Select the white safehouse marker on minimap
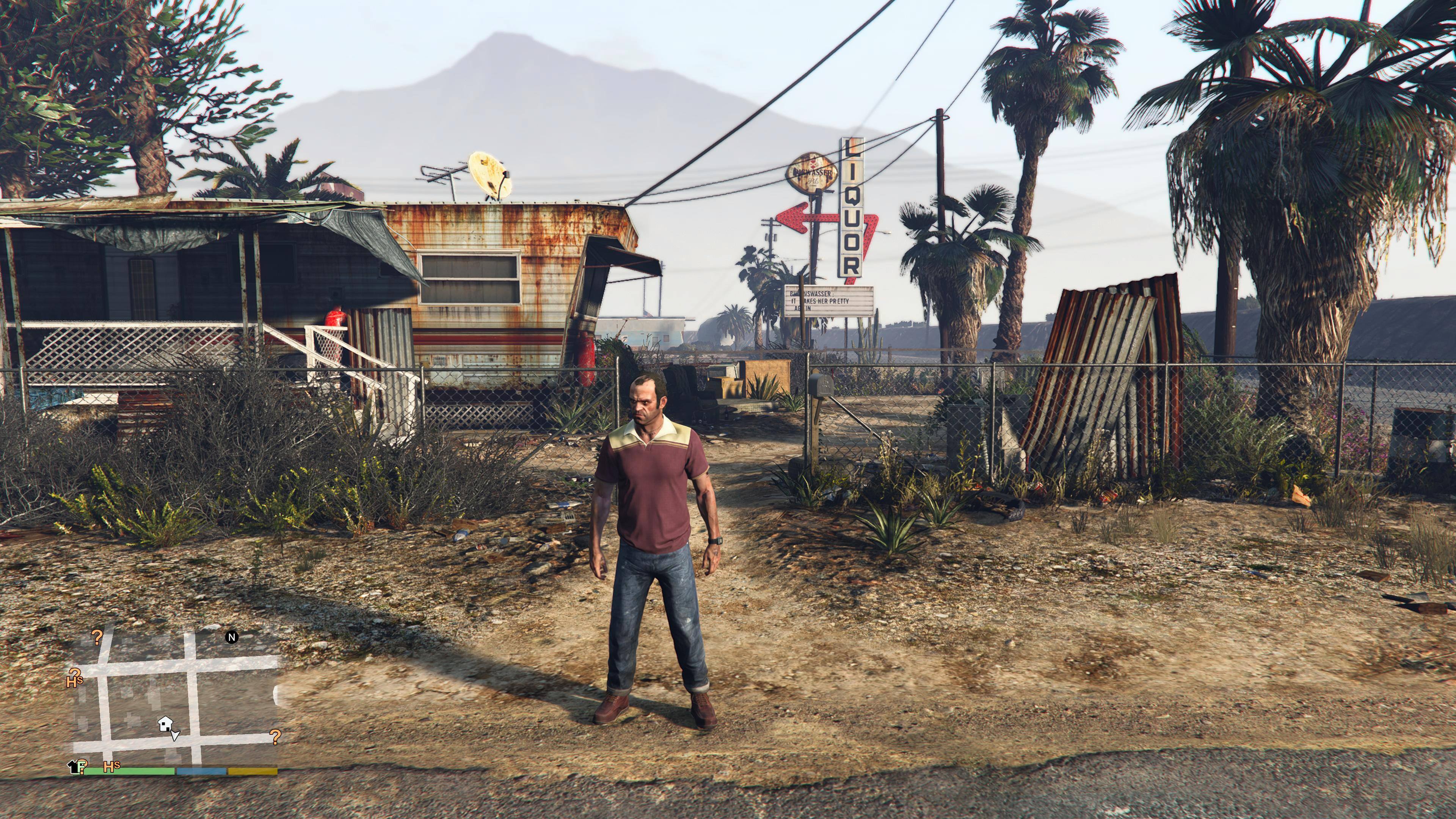Screen dimensions: 1456x819 pyautogui.click(x=165, y=723)
